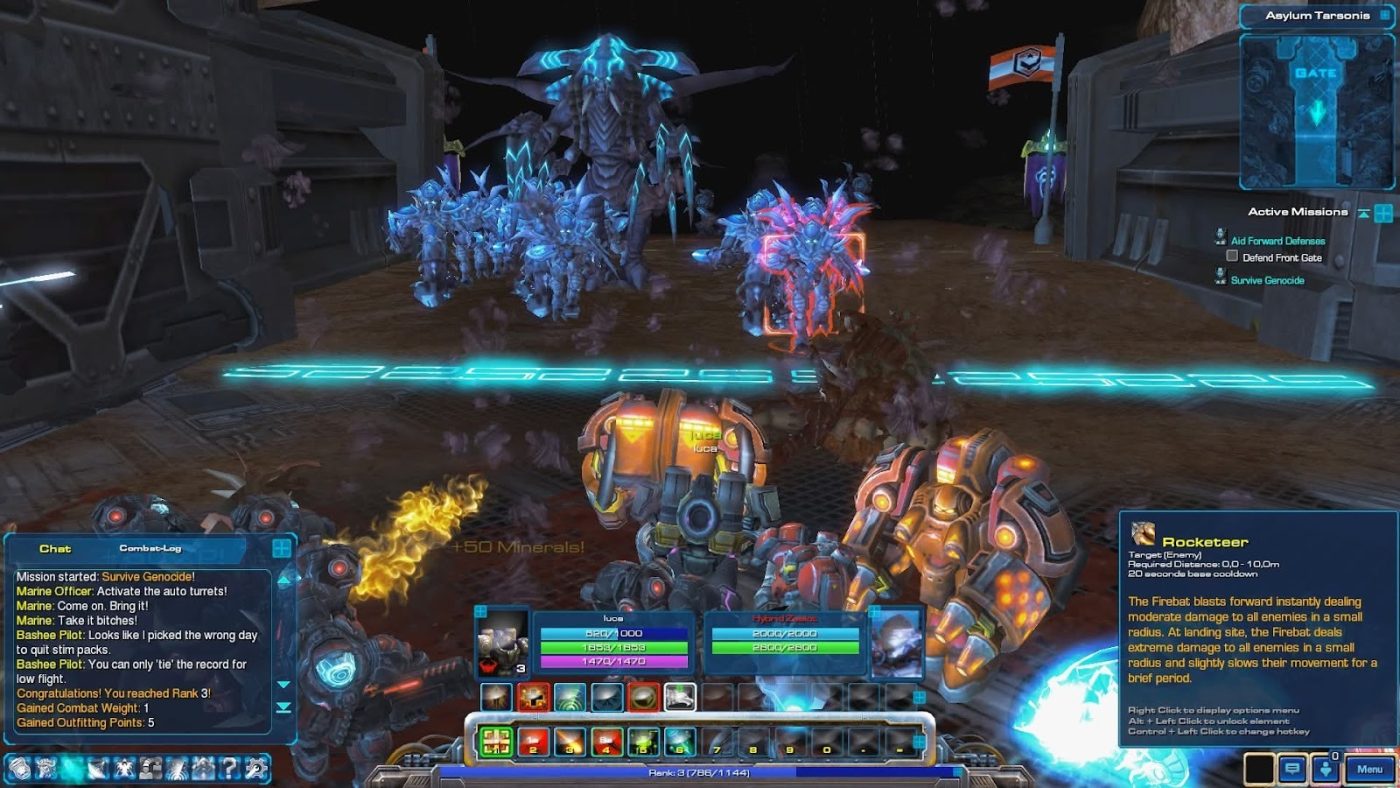Select the Chat tab

click(x=57, y=548)
